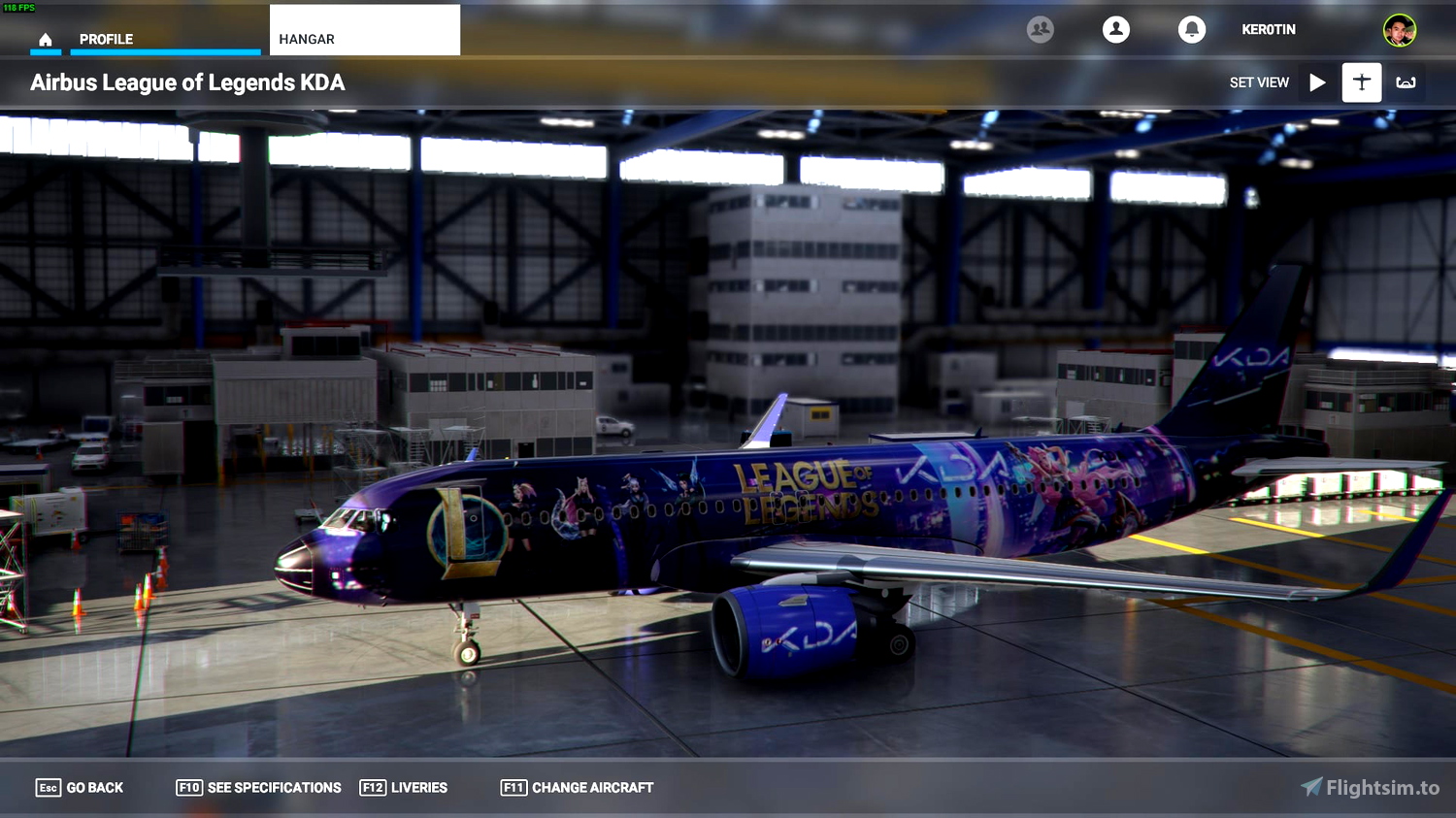Click the Flightsim.to paper plane logo

[x=1313, y=787]
